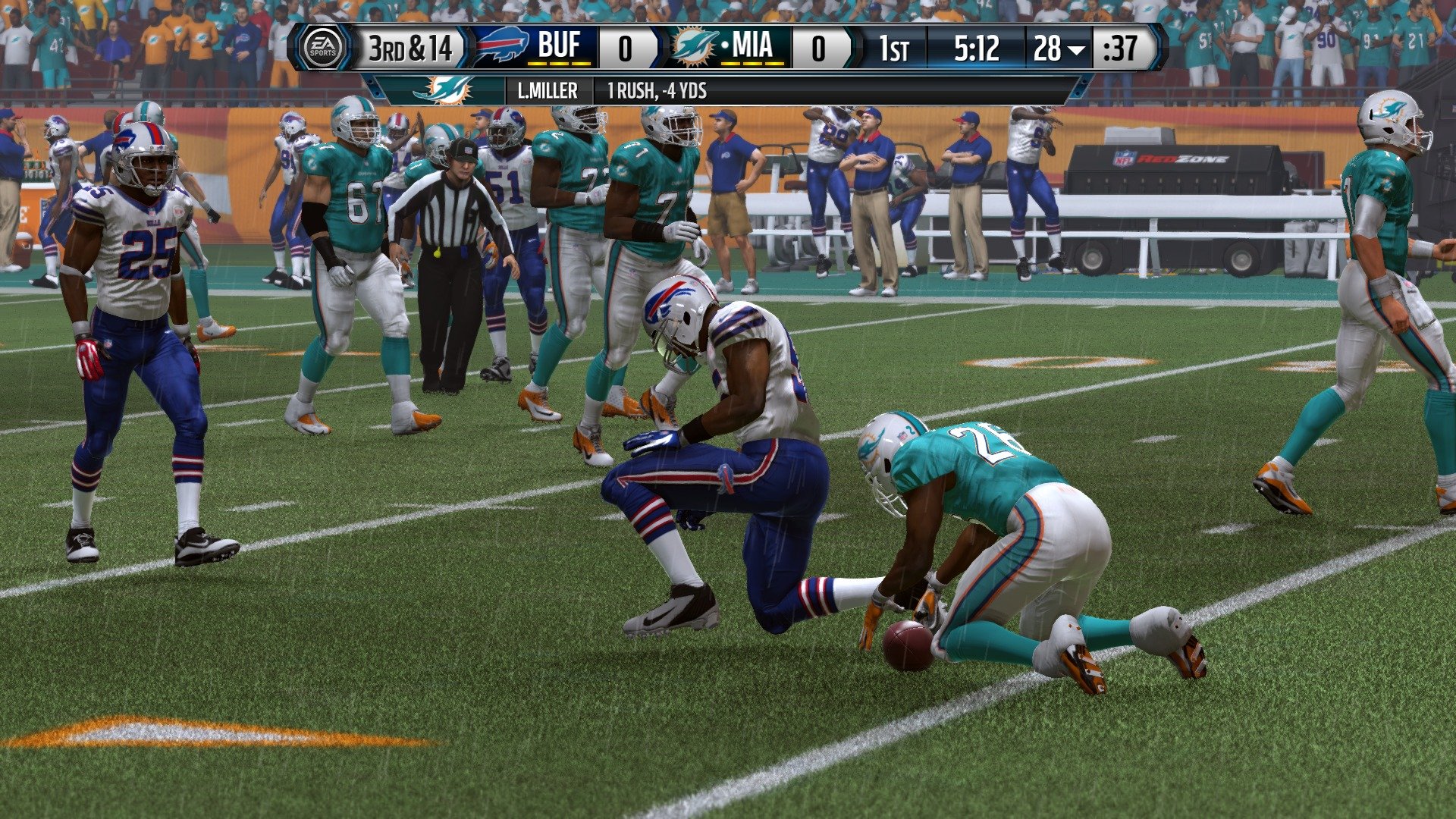
Task: Select the BUF team name label
Action: (561, 45)
